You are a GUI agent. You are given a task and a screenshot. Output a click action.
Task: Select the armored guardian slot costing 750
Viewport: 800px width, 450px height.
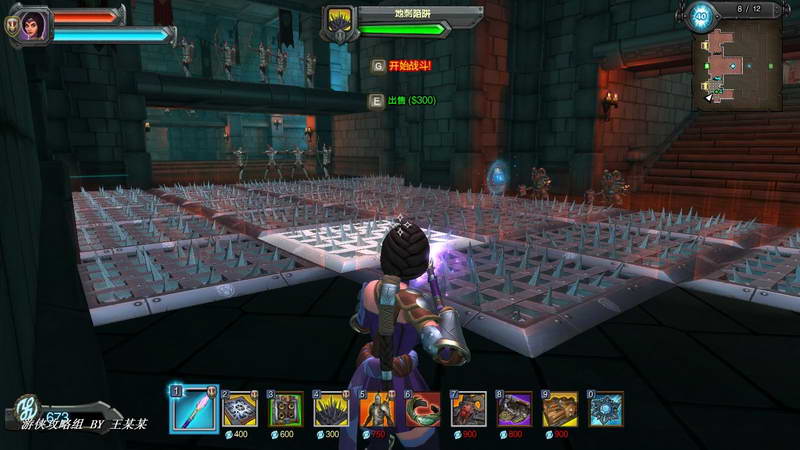click(x=377, y=408)
